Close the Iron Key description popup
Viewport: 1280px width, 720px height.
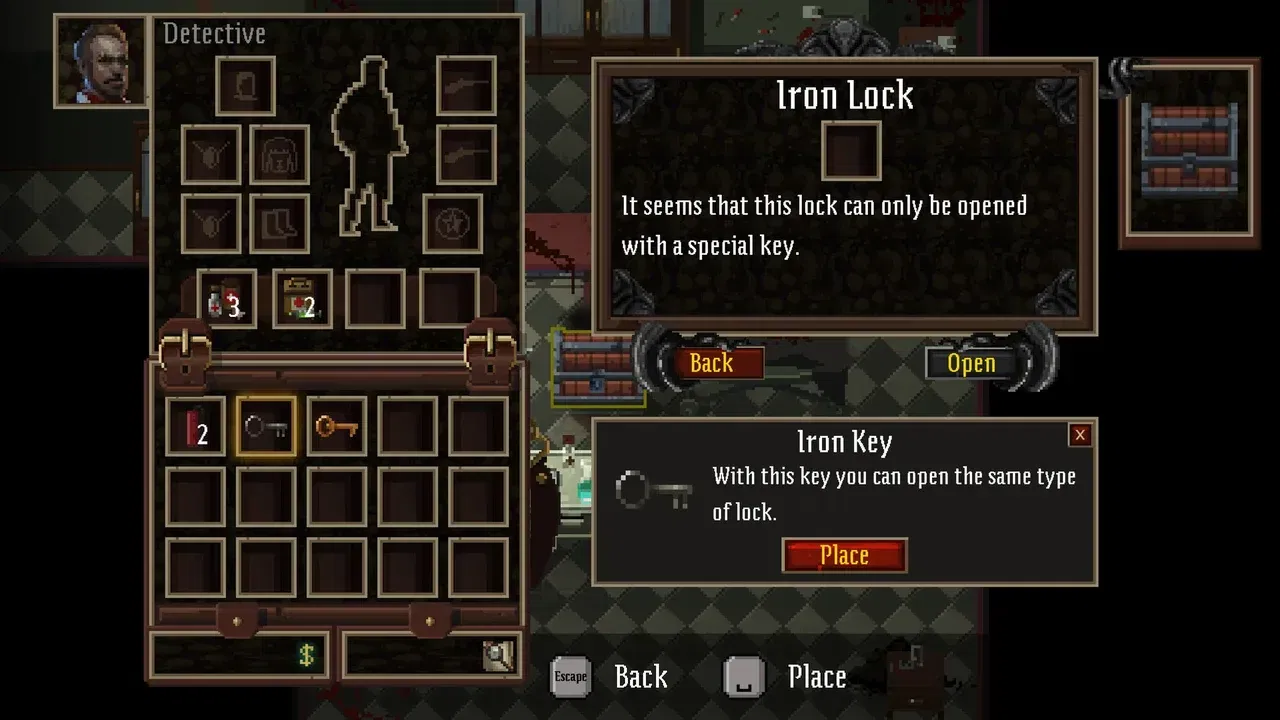click(1079, 434)
